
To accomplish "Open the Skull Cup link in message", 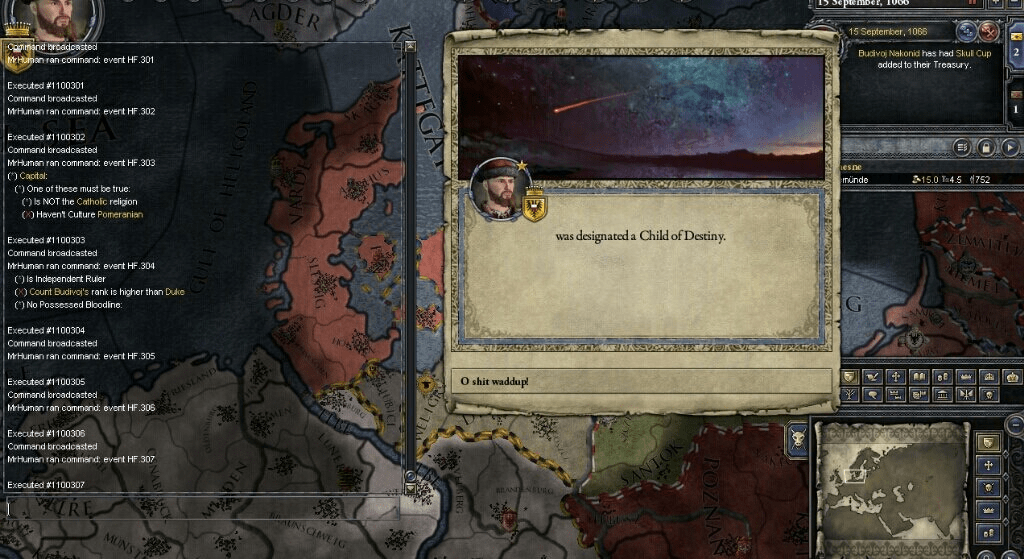I will pyautogui.click(x=975, y=53).
